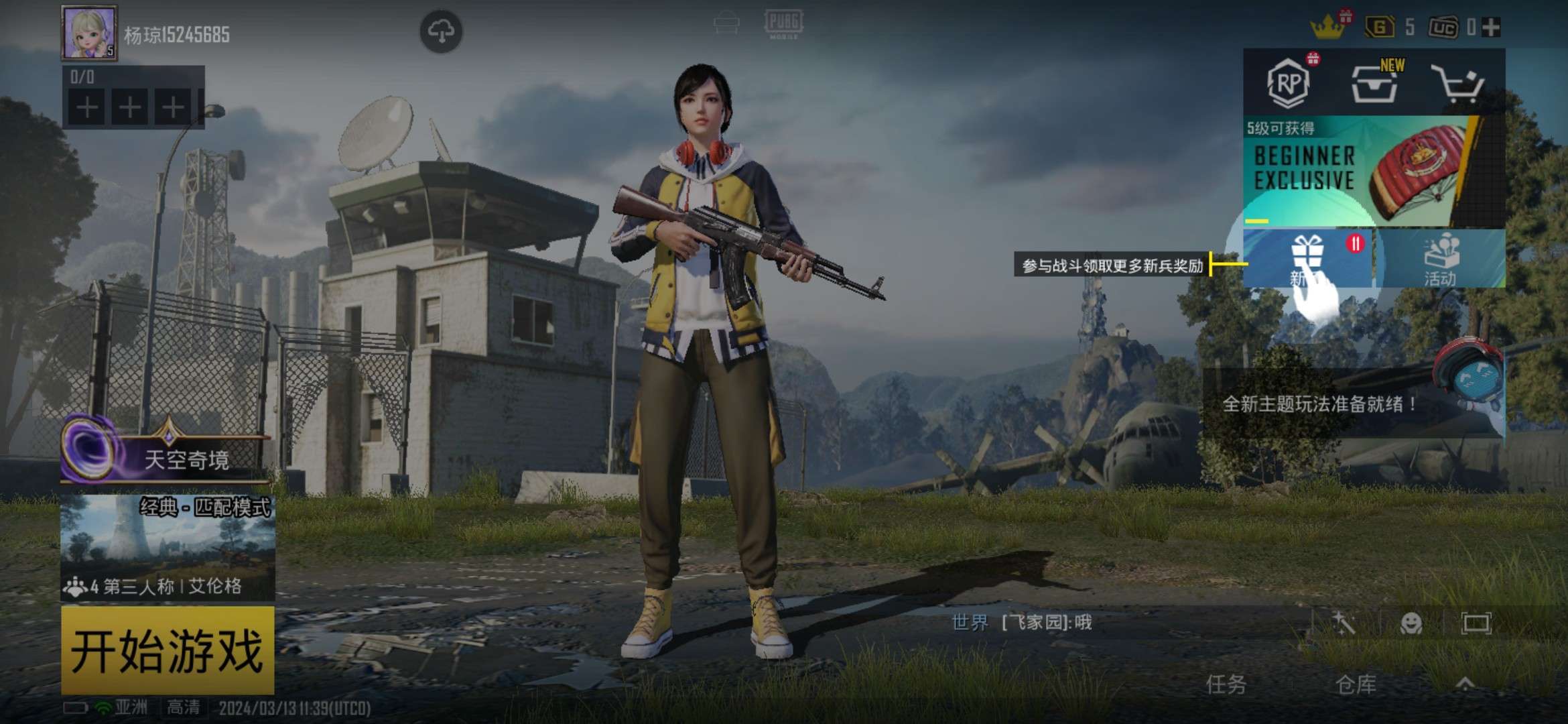The height and width of the screenshot is (724, 1568).
Task: Open the gold crown icon
Action: coord(1327,27)
